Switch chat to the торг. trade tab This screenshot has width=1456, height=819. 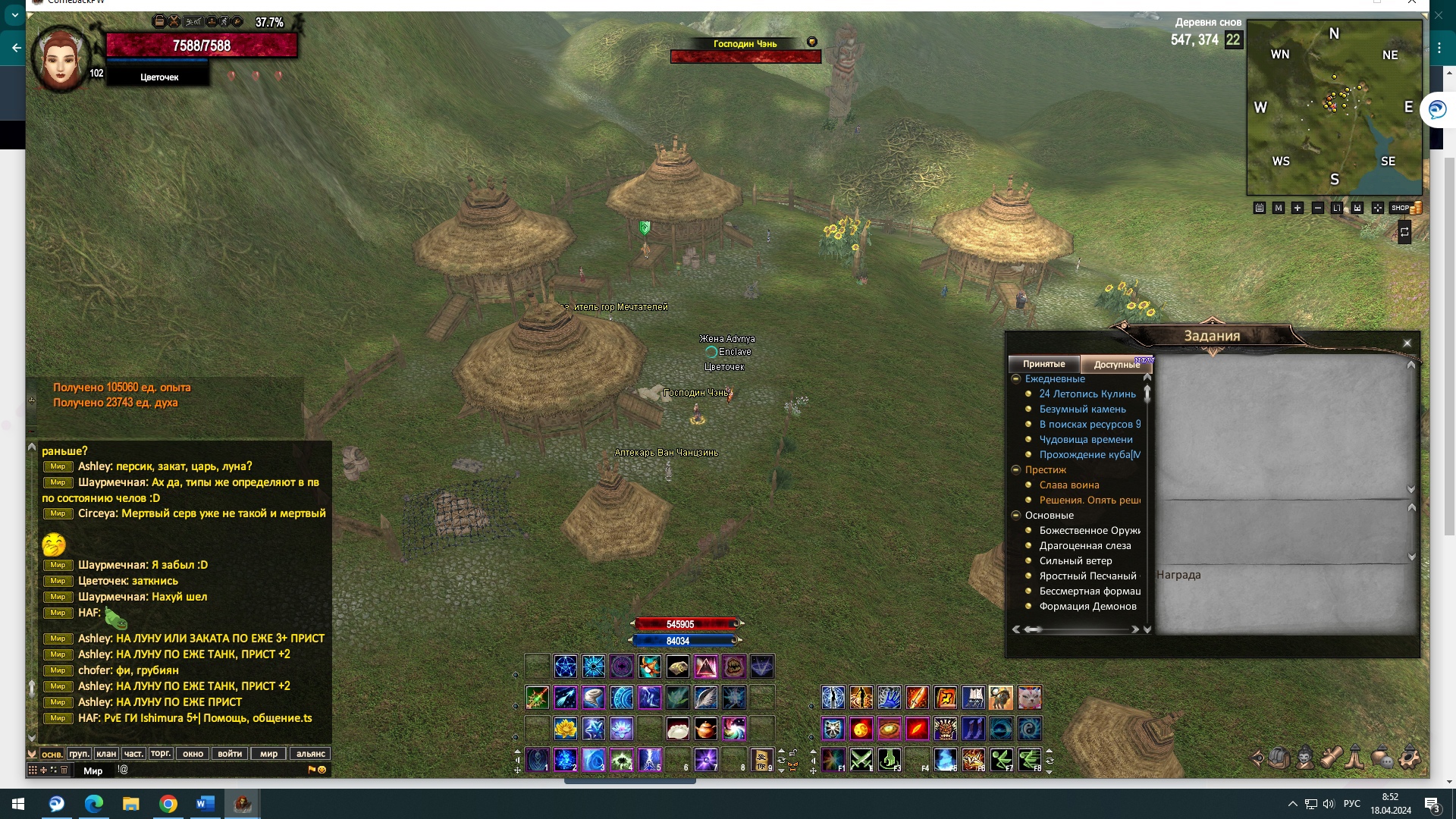point(160,754)
